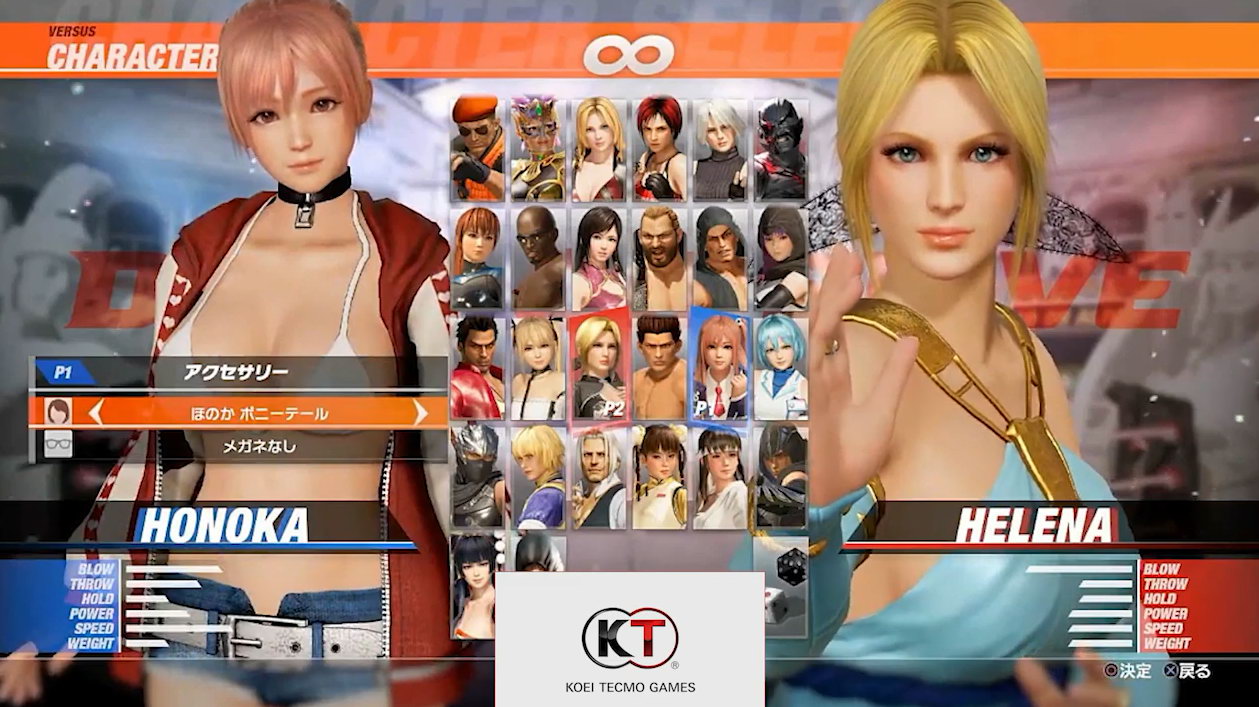Click the right arrow on the hairstyle row
Screen dimensions: 1259x707
click(420, 412)
